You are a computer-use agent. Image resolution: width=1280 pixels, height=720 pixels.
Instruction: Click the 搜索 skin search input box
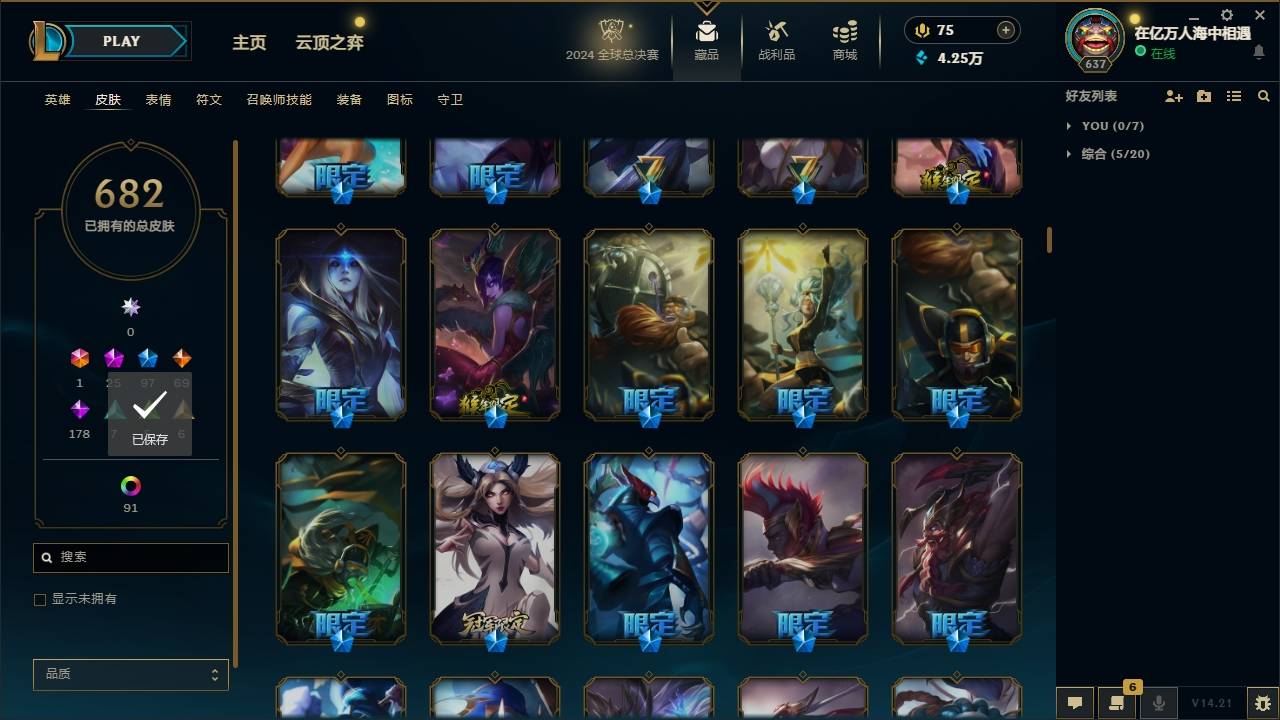130,557
